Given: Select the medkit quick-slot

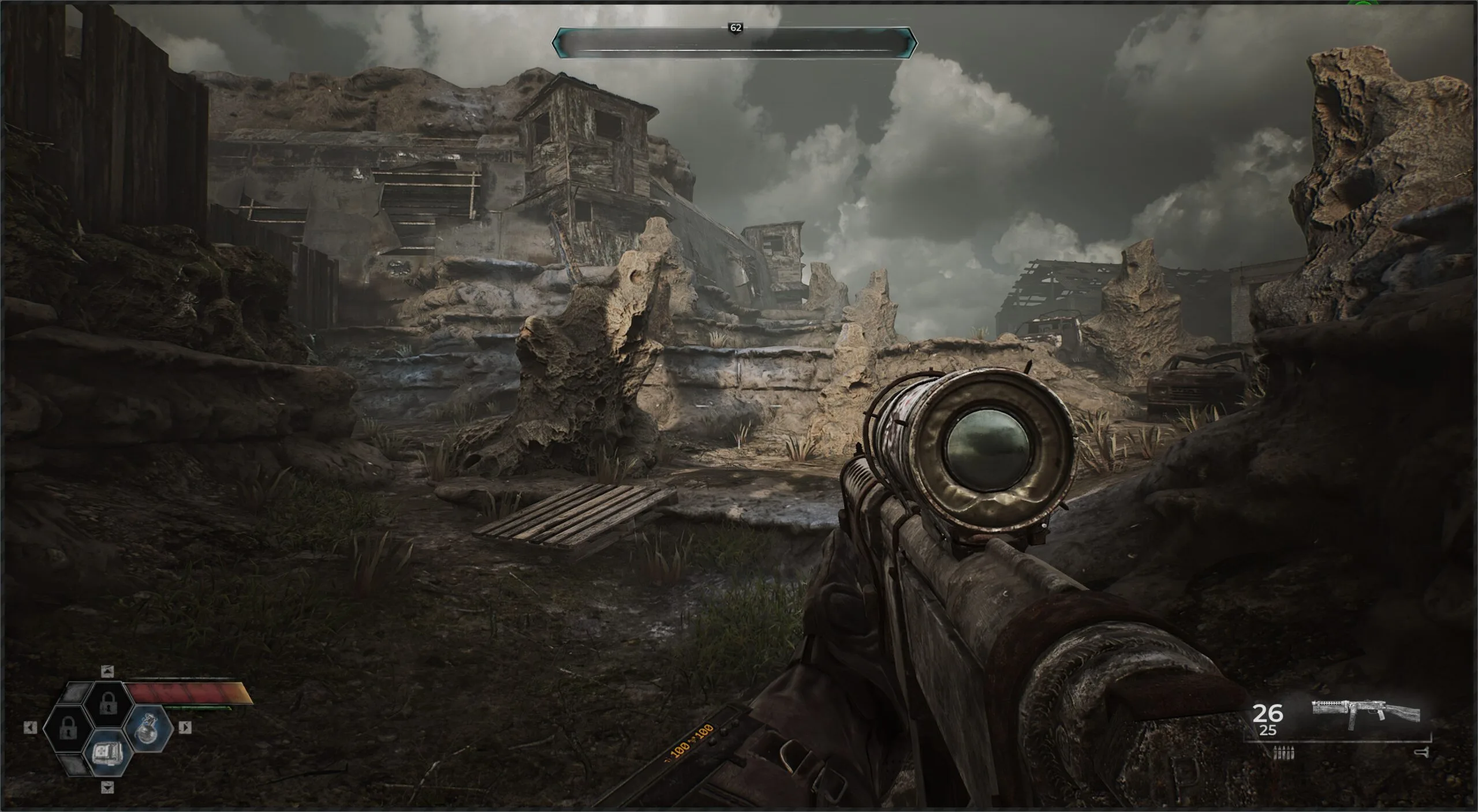Looking at the screenshot, I should 108,751.
